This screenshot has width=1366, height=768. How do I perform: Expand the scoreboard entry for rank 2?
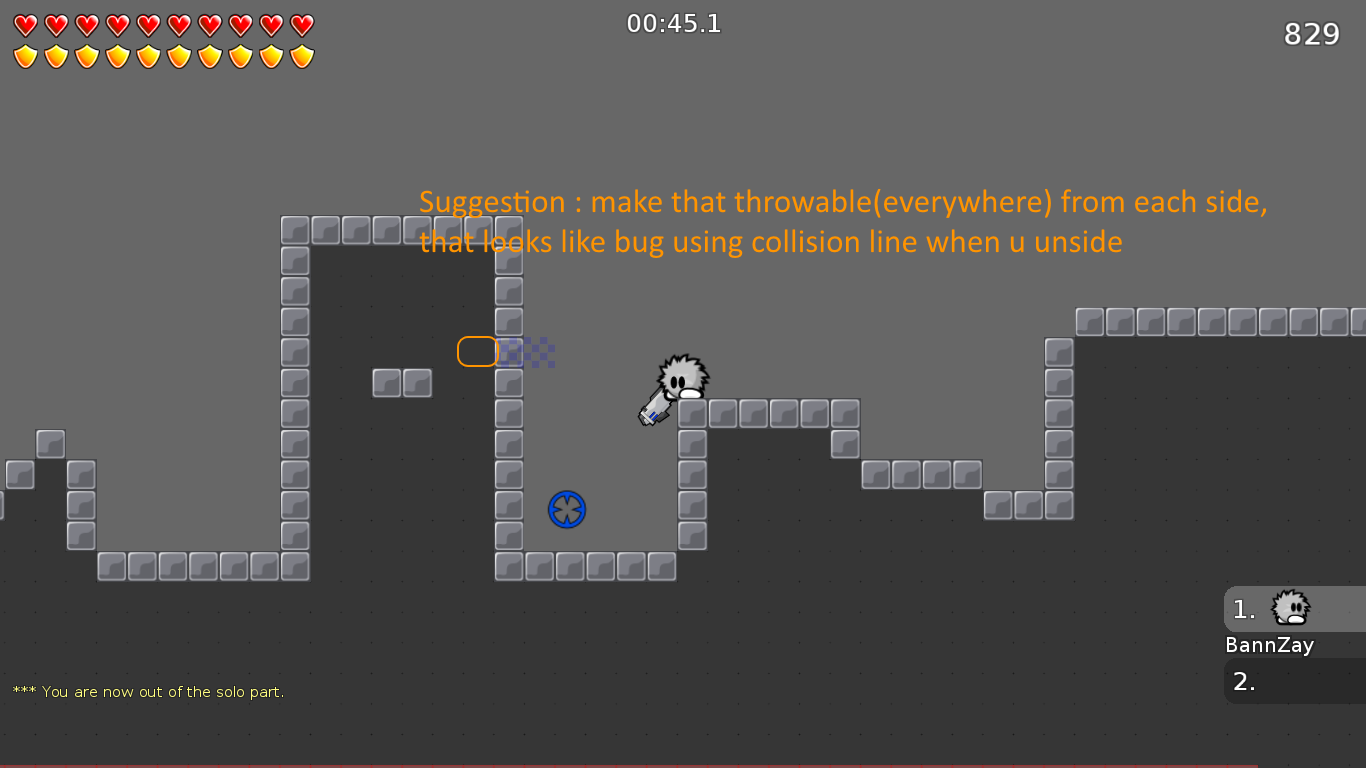click(x=1295, y=681)
